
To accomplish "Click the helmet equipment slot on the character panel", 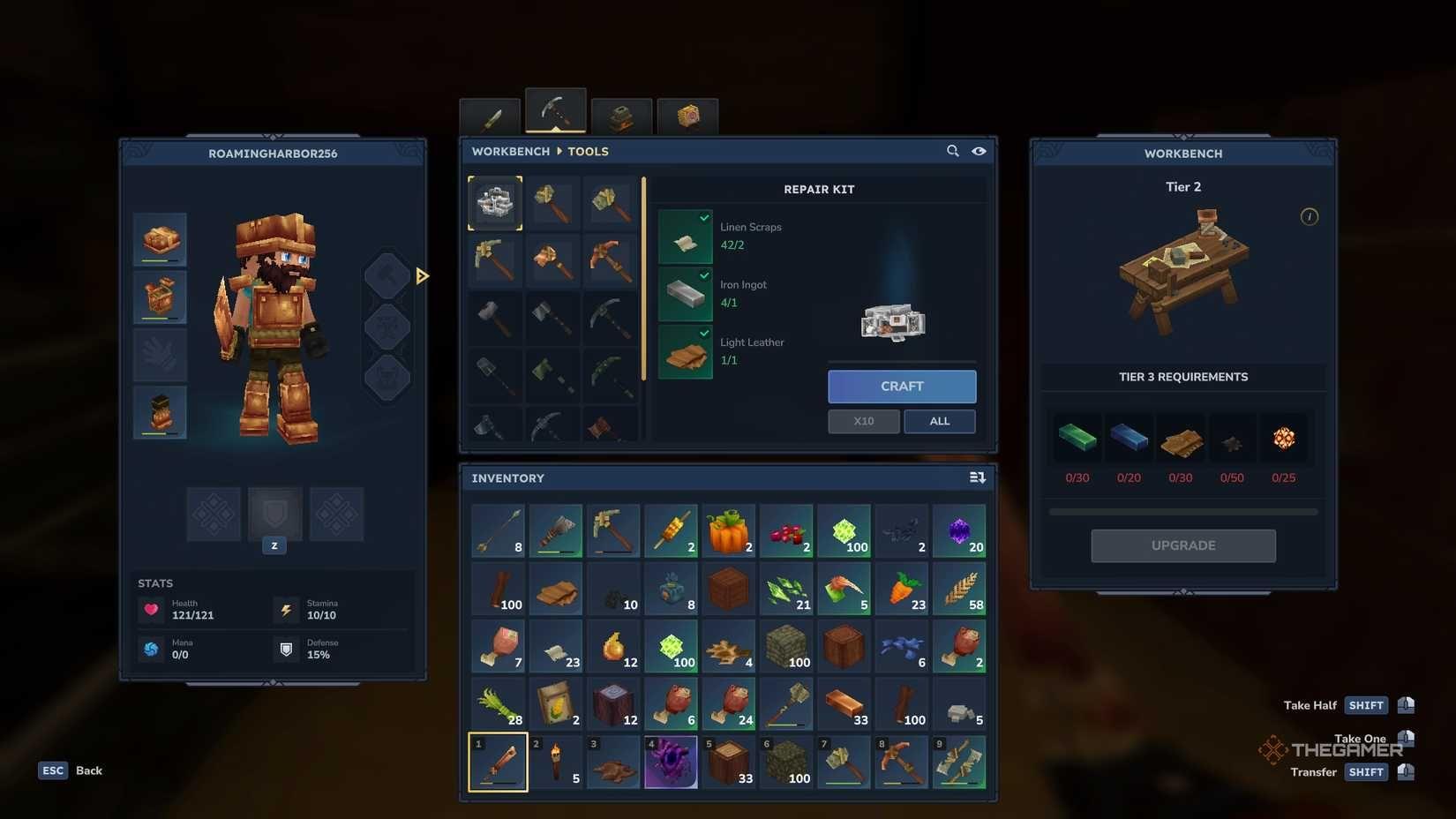I will coord(160,238).
